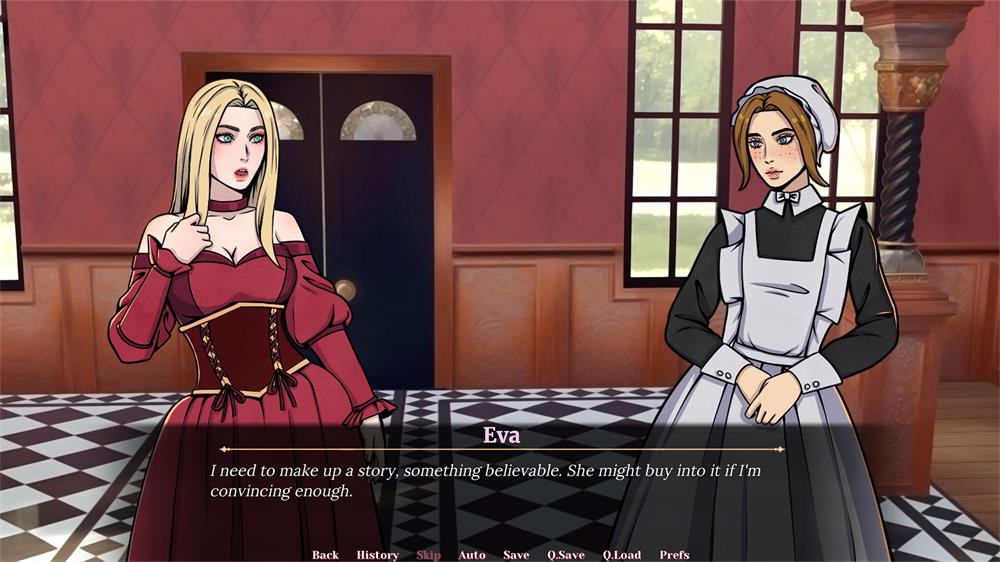
Task: Toggle Skip mode for dialogue
Action: 428,555
